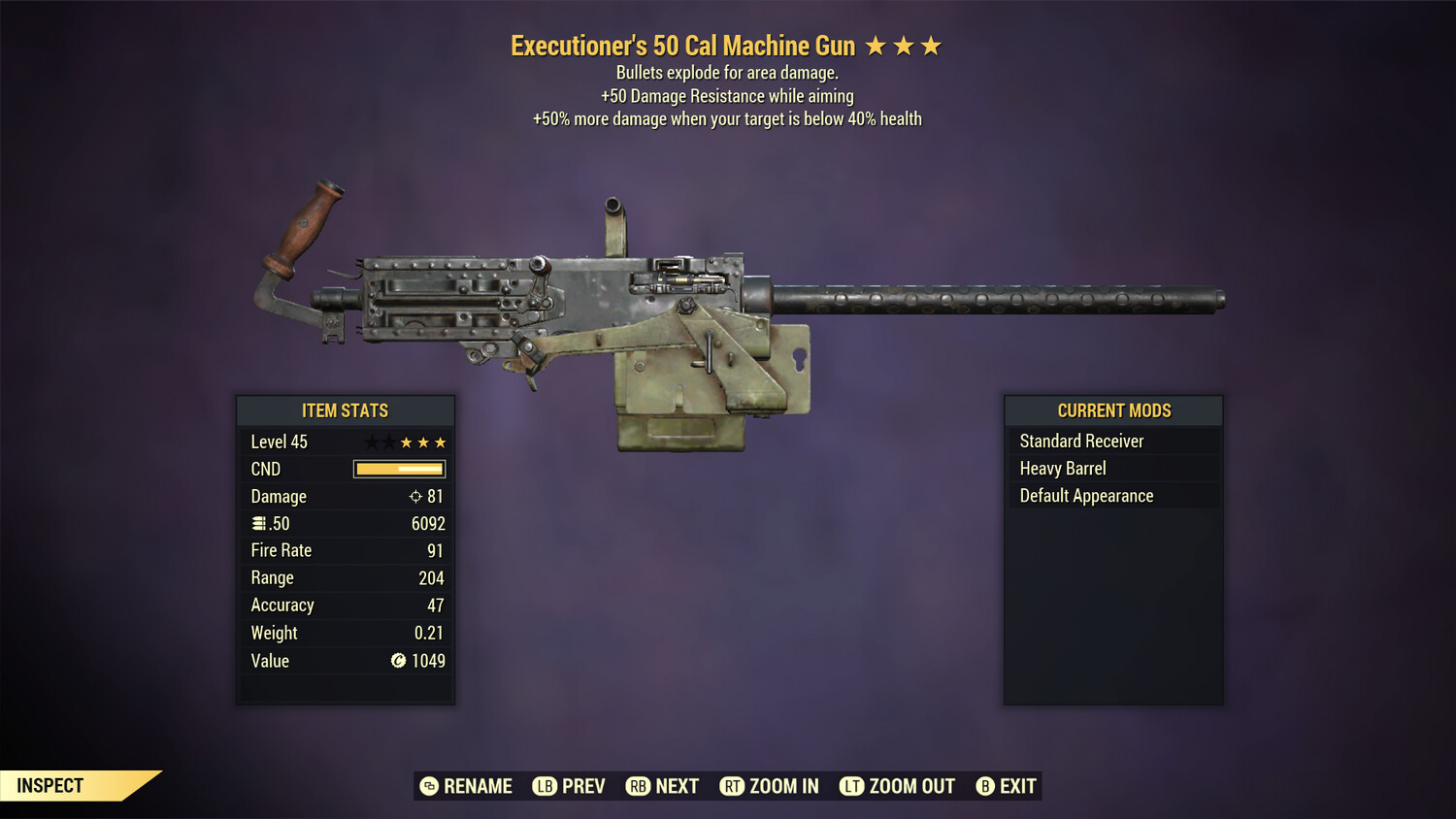Image resolution: width=1456 pixels, height=819 pixels.
Task: Select the Current Mods panel header
Action: click(x=1113, y=409)
